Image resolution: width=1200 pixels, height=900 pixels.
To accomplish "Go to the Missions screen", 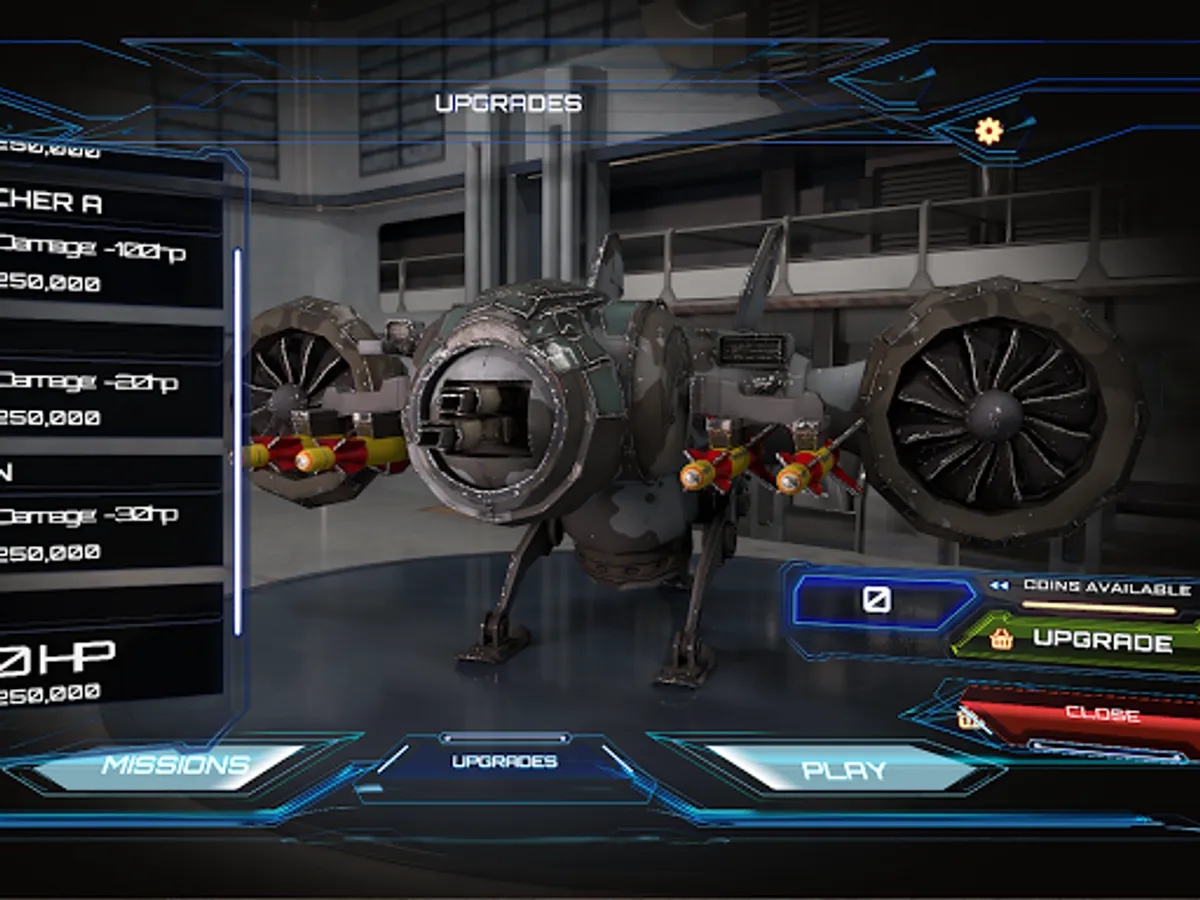I will click(x=175, y=766).
